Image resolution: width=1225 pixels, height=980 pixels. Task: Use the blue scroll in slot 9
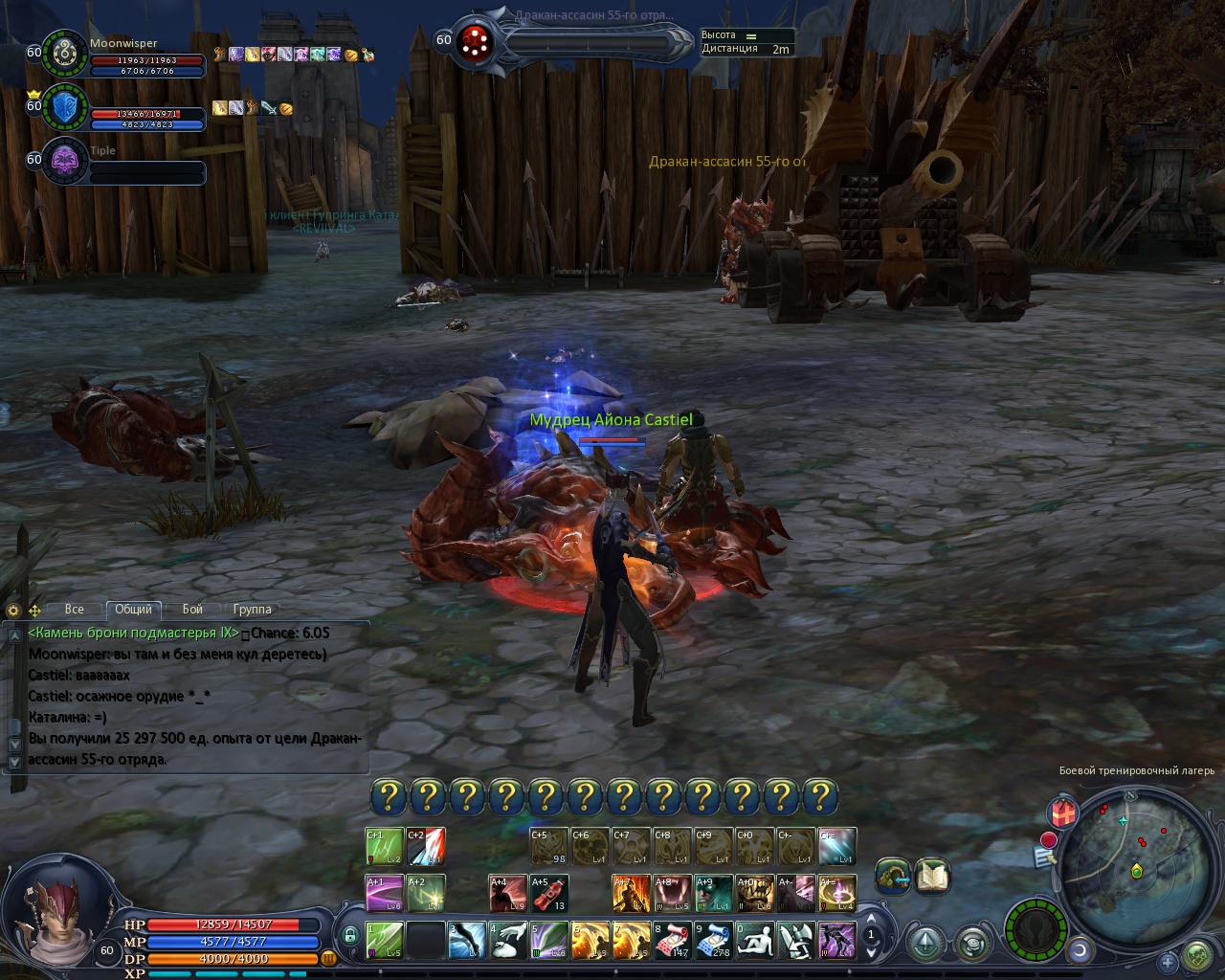[x=713, y=940]
